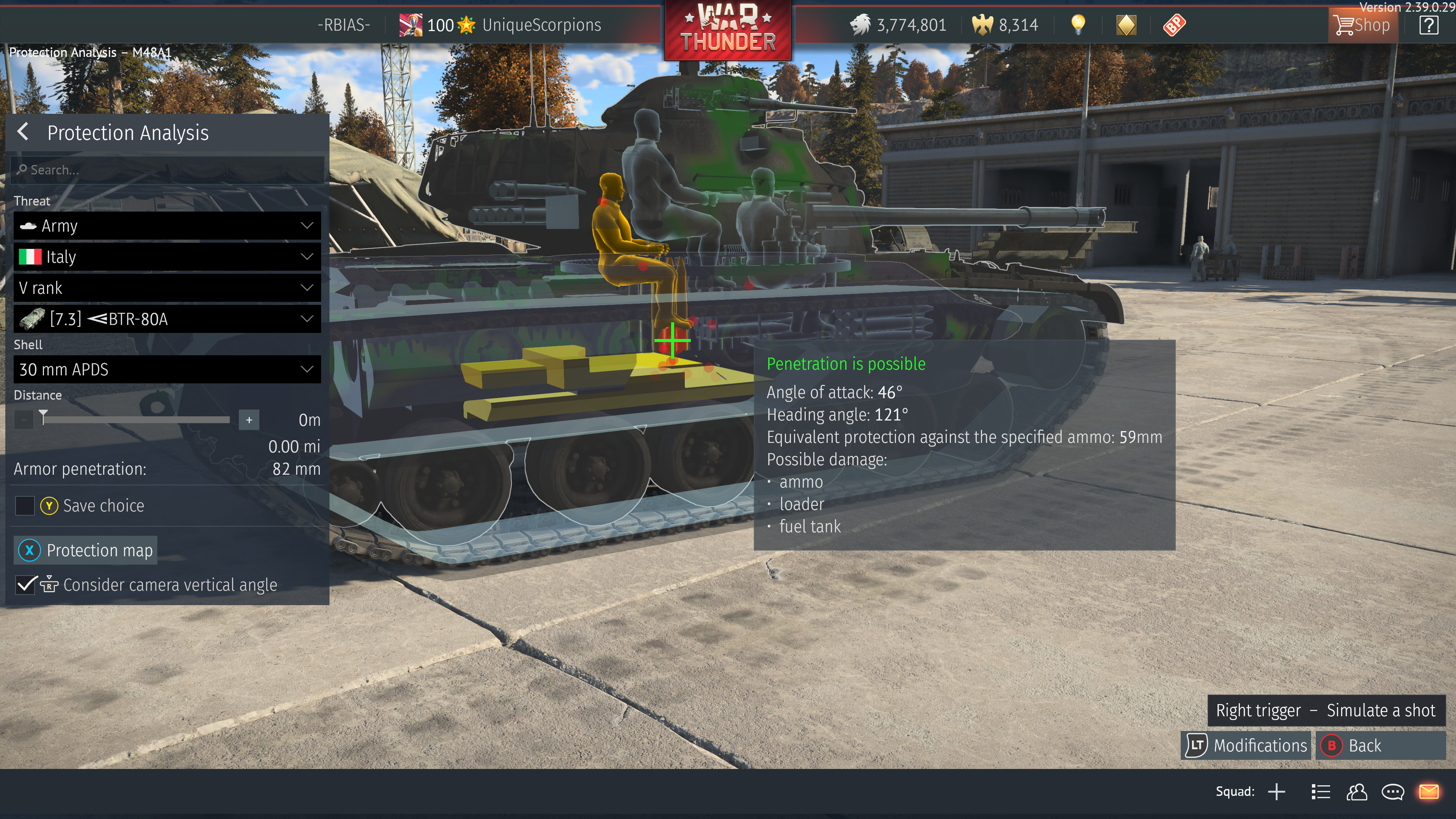
Task: Open the Shop from the top bar
Action: tap(1363, 25)
